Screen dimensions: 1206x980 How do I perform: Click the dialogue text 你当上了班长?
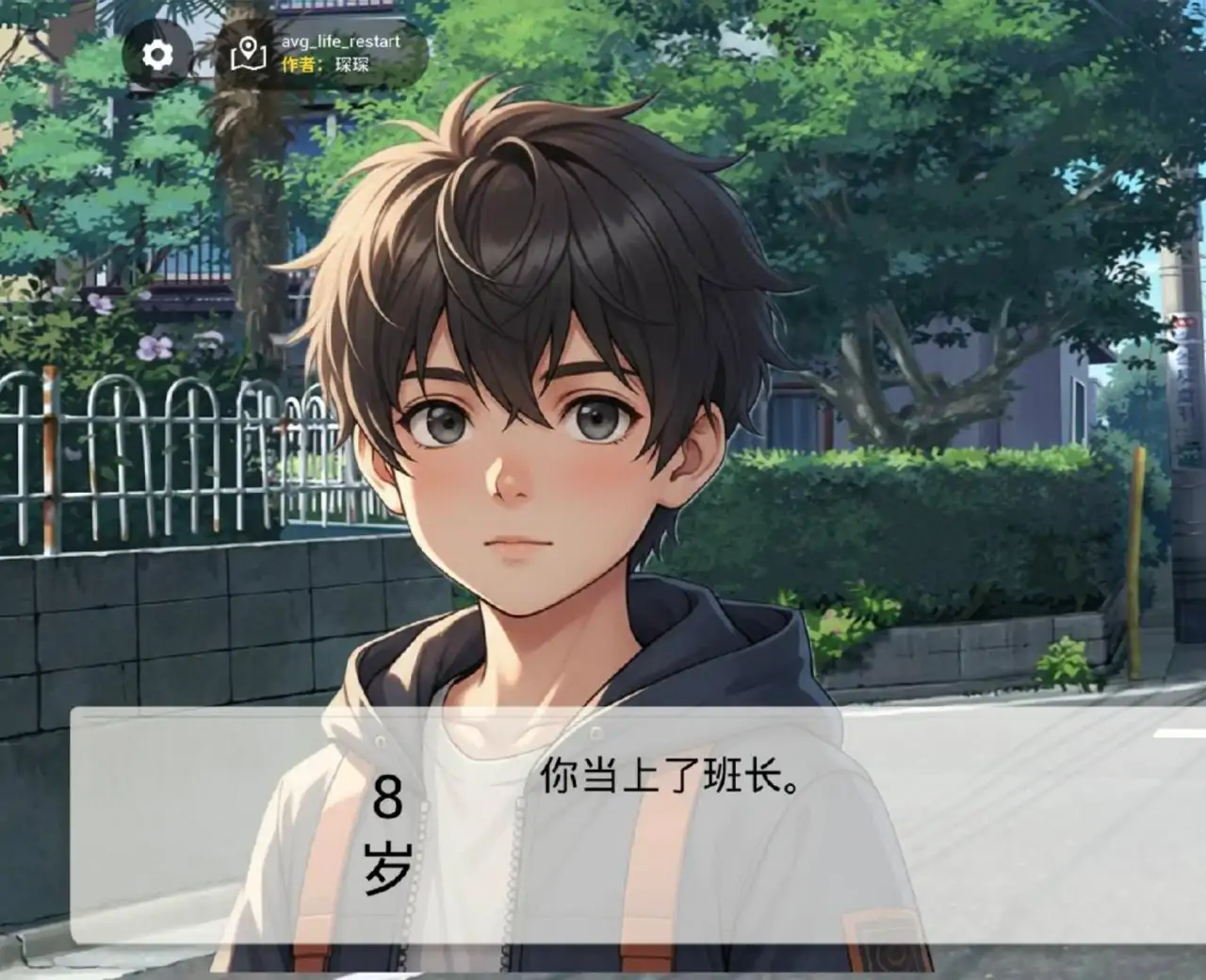671,780
